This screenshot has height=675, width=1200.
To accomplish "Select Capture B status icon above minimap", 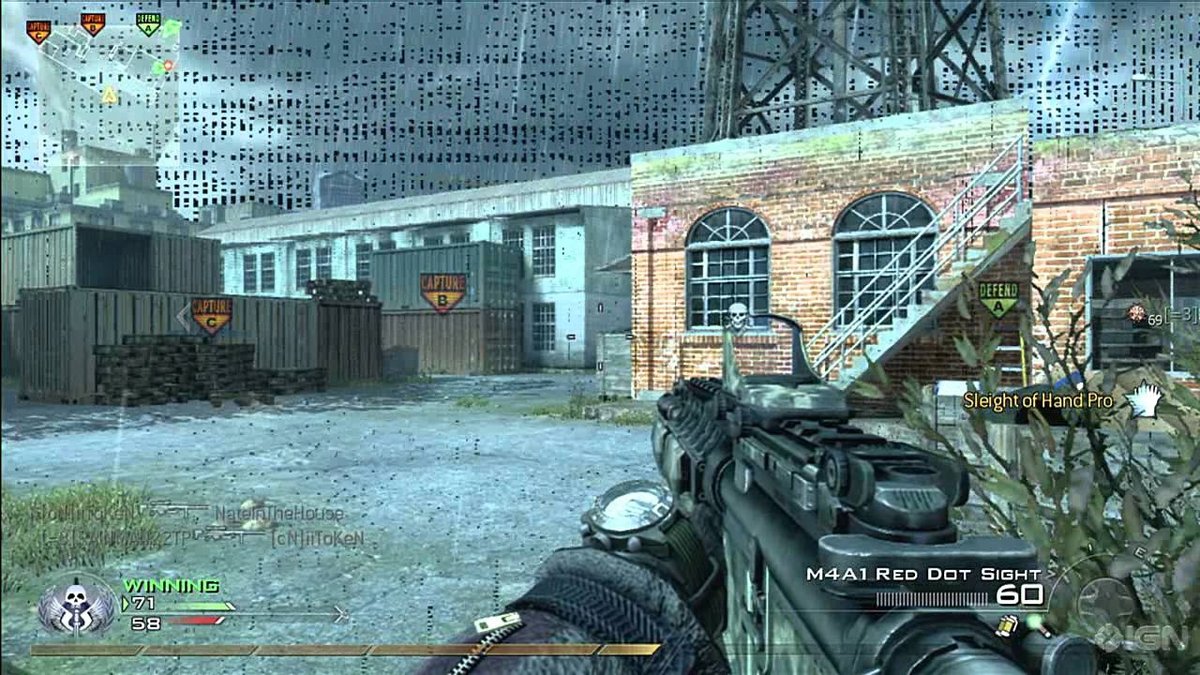I will (93, 22).
